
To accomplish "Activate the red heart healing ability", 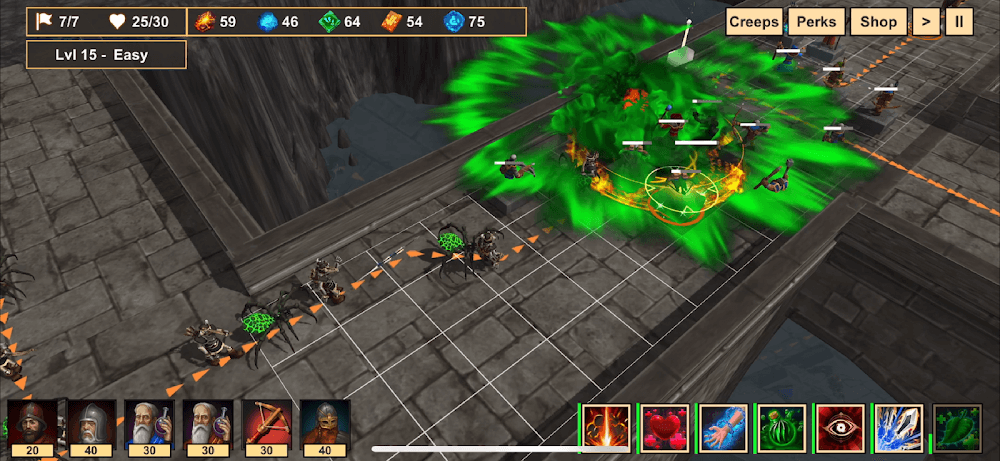I will pyautogui.click(x=665, y=428).
